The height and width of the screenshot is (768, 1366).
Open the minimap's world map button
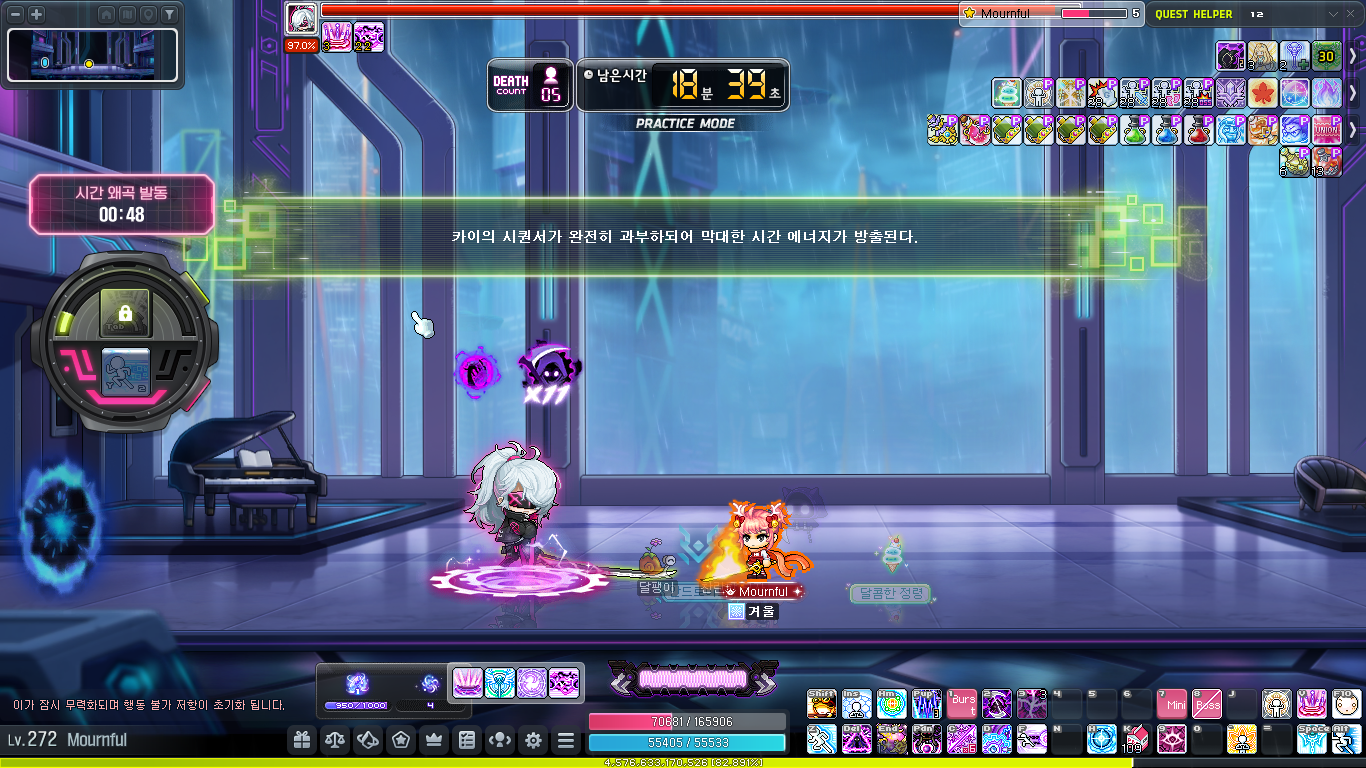pyautogui.click(x=128, y=14)
